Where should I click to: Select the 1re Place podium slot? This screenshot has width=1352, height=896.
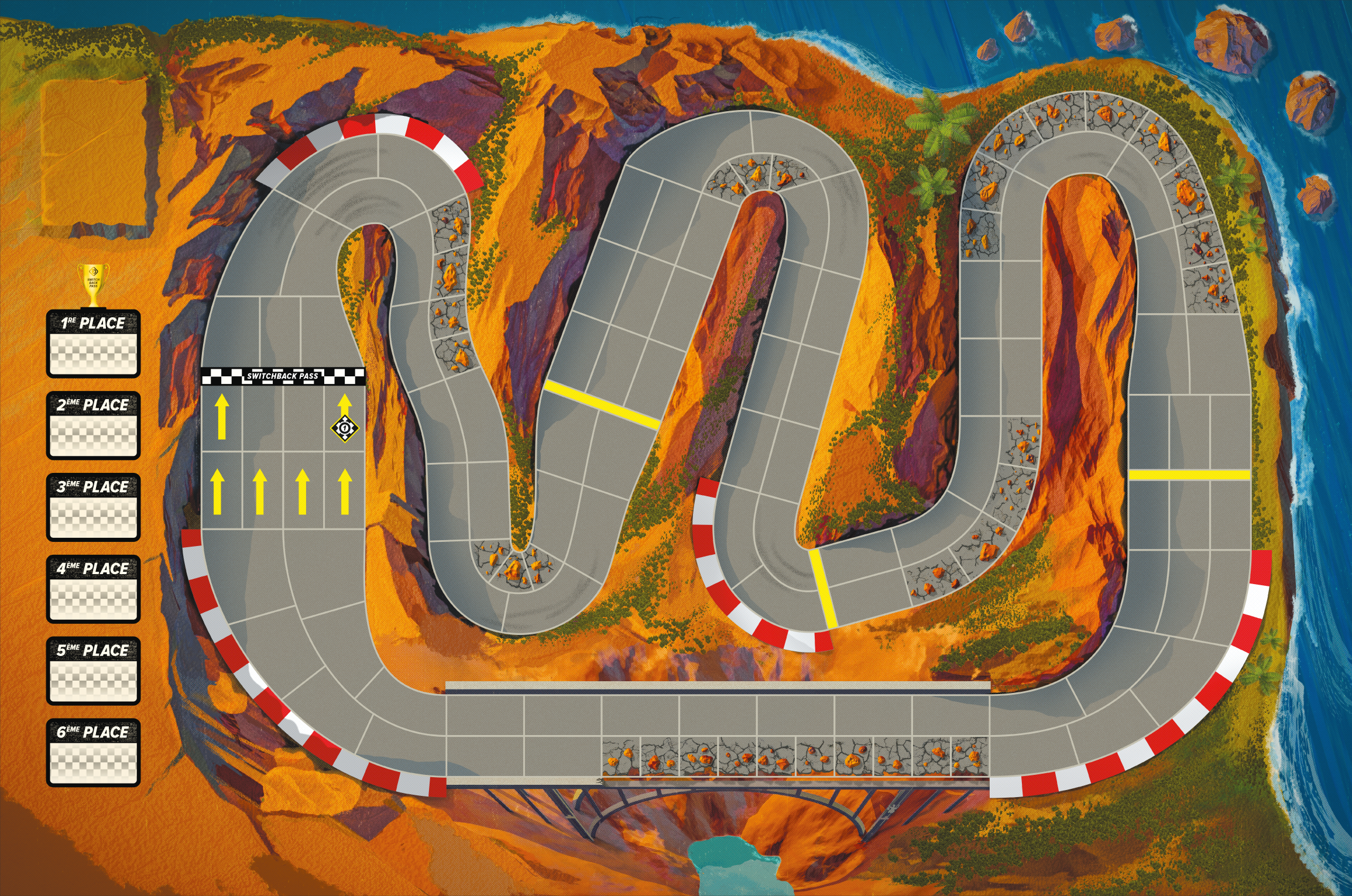pyautogui.click(x=93, y=344)
